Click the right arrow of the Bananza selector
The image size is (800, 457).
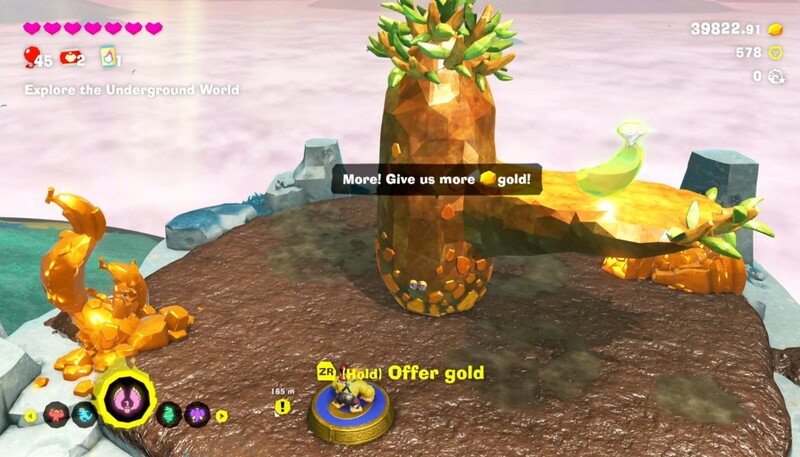(221, 416)
